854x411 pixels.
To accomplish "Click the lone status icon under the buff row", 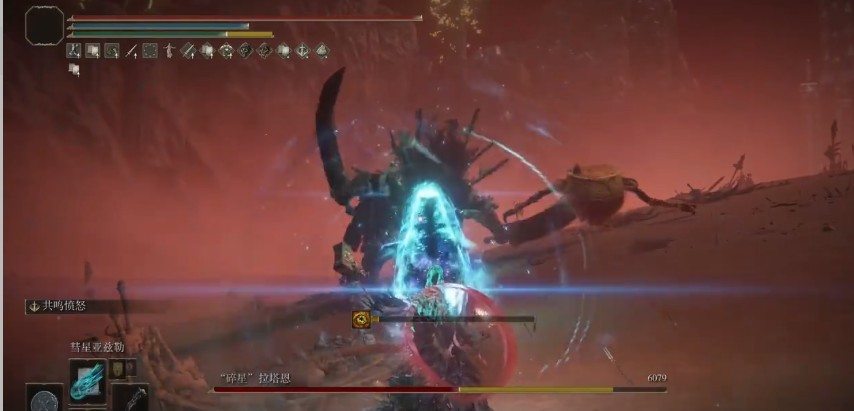I will click(73, 69).
